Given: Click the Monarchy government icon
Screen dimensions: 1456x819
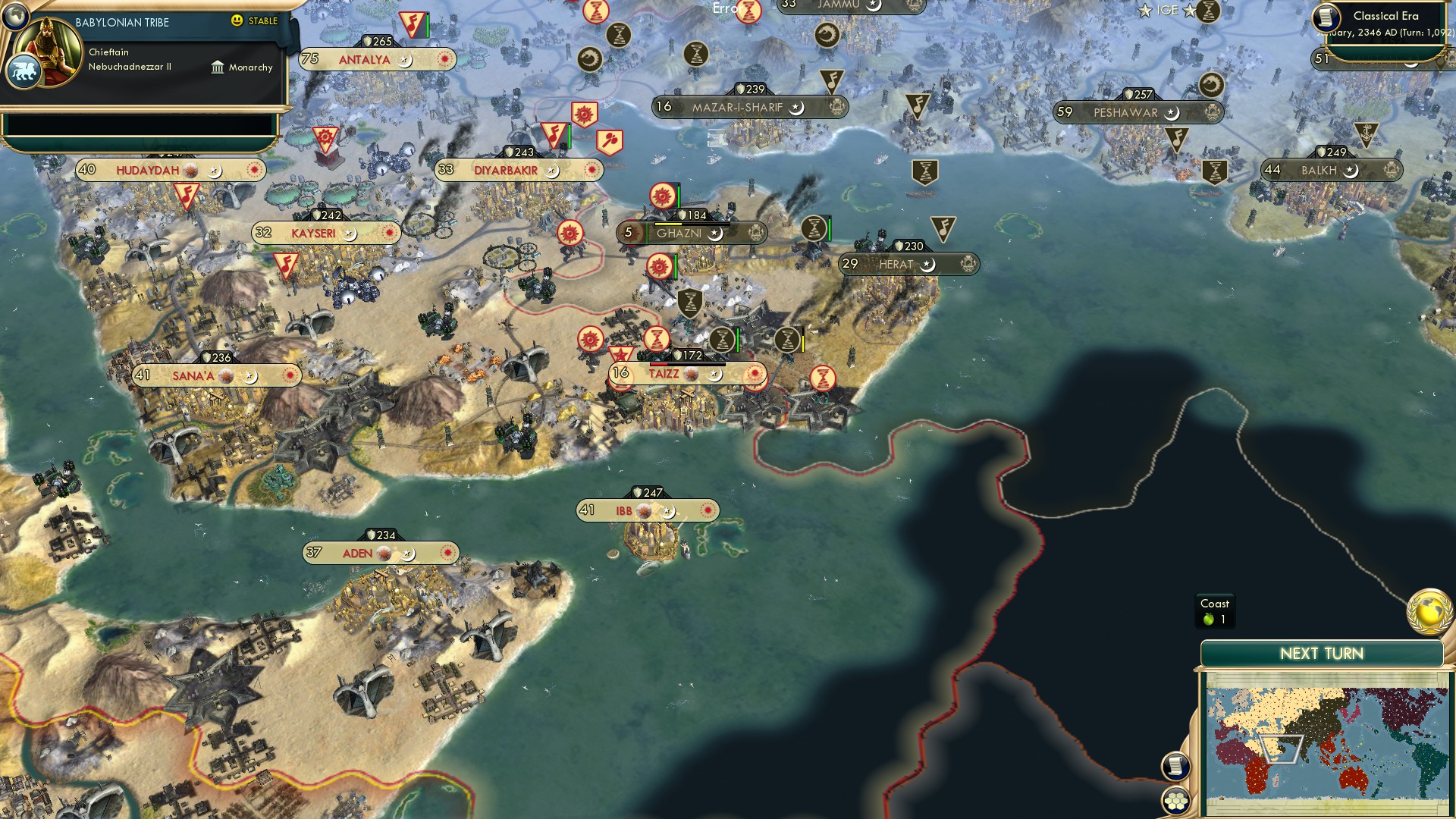Looking at the screenshot, I should (x=218, y=67).
